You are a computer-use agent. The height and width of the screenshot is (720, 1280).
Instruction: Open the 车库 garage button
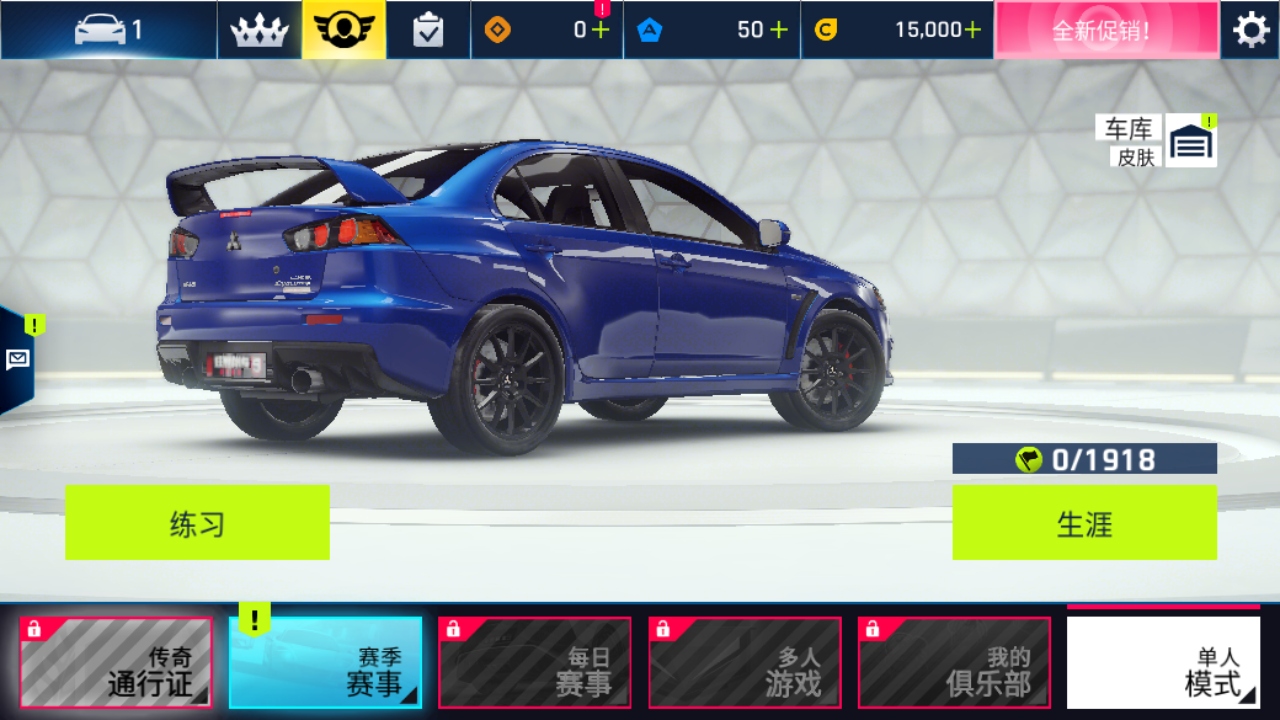click(x=1190, y=142)
